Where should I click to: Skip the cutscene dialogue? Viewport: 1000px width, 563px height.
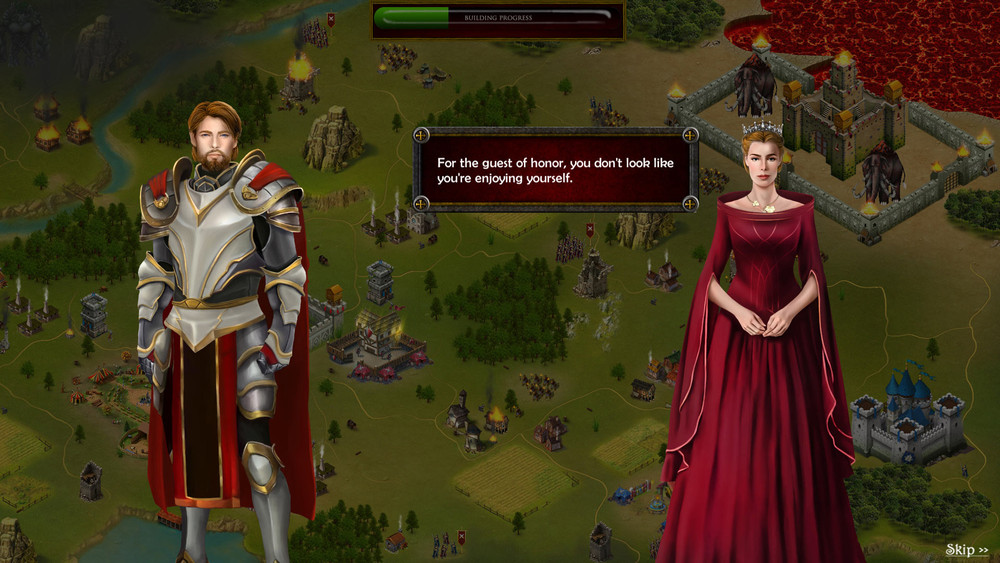coord(966,550)
